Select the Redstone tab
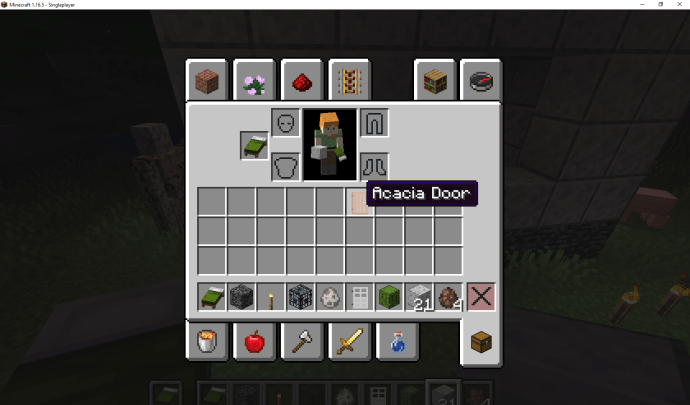The height and width of the screenshot is (405, 690). click(x=302, y=81)
